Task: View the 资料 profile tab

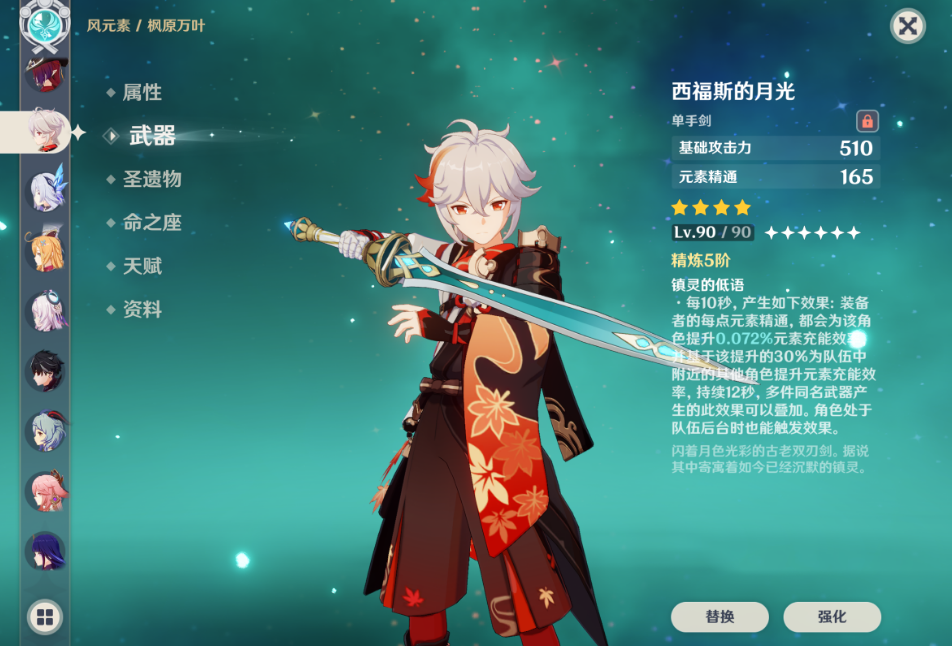Action: point(141,310)
